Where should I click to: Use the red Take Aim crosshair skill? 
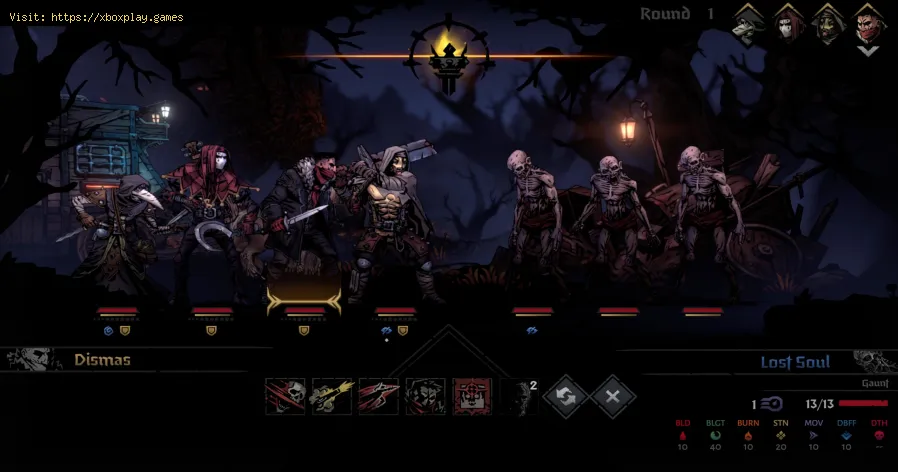(472, 397)
